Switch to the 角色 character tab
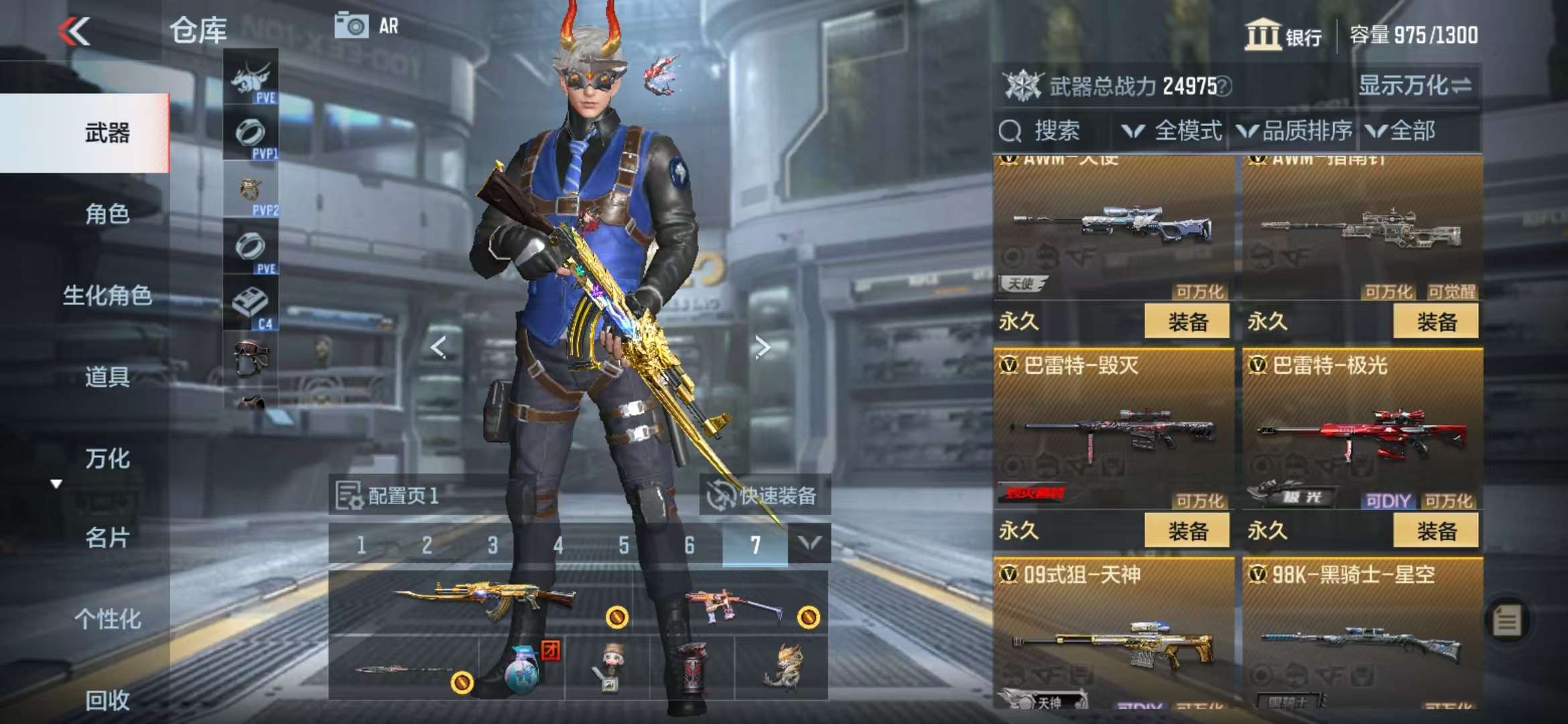The image size is (1568, 724). (107, 214)
